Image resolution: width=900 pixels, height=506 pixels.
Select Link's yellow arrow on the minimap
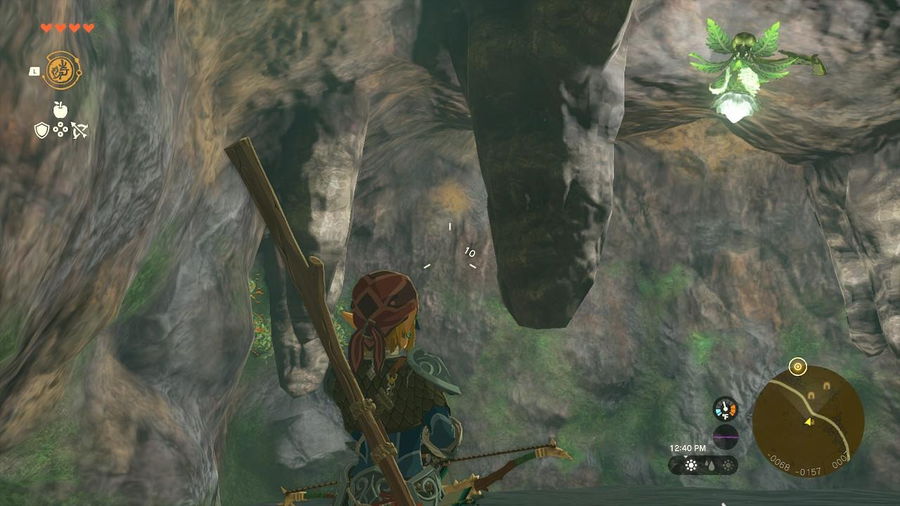click(808, 422)
